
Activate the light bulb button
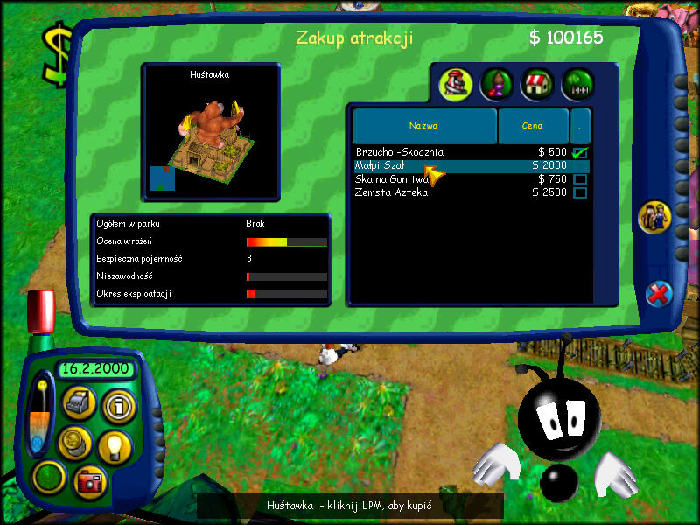point(115,444)
